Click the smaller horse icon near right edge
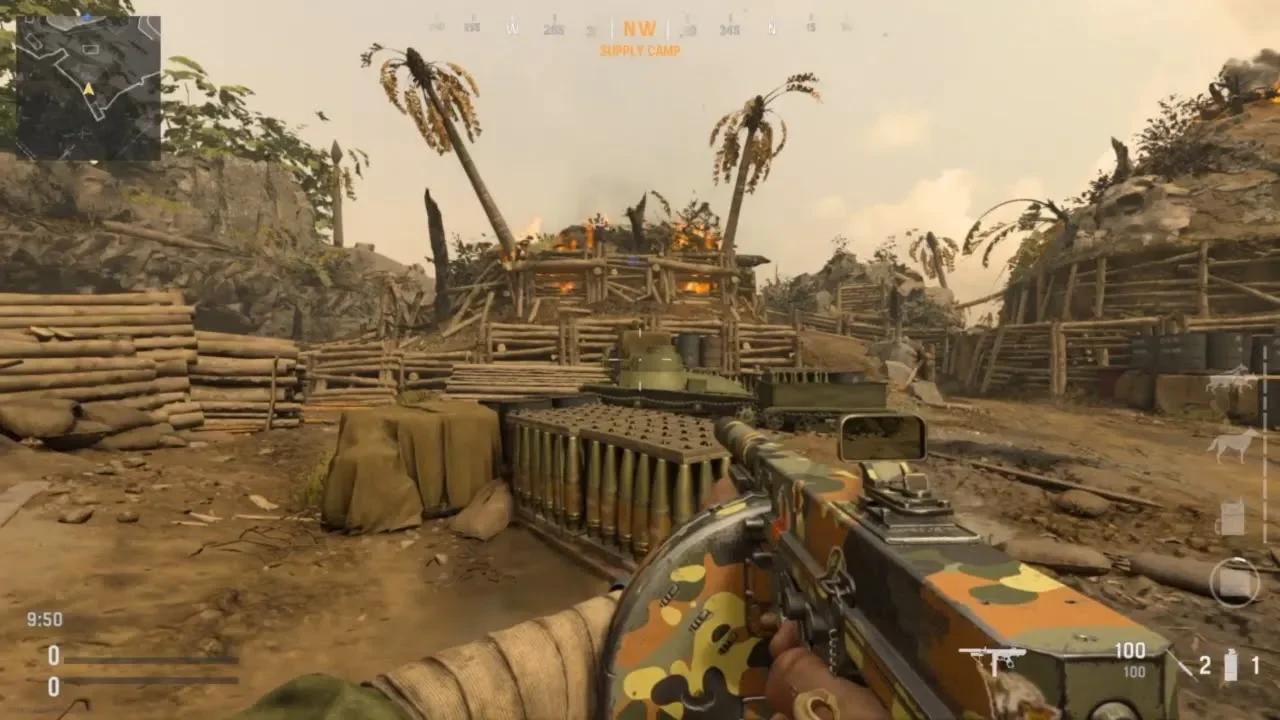This screenshot has height=720, width=1280. (x=1230, y=443)
